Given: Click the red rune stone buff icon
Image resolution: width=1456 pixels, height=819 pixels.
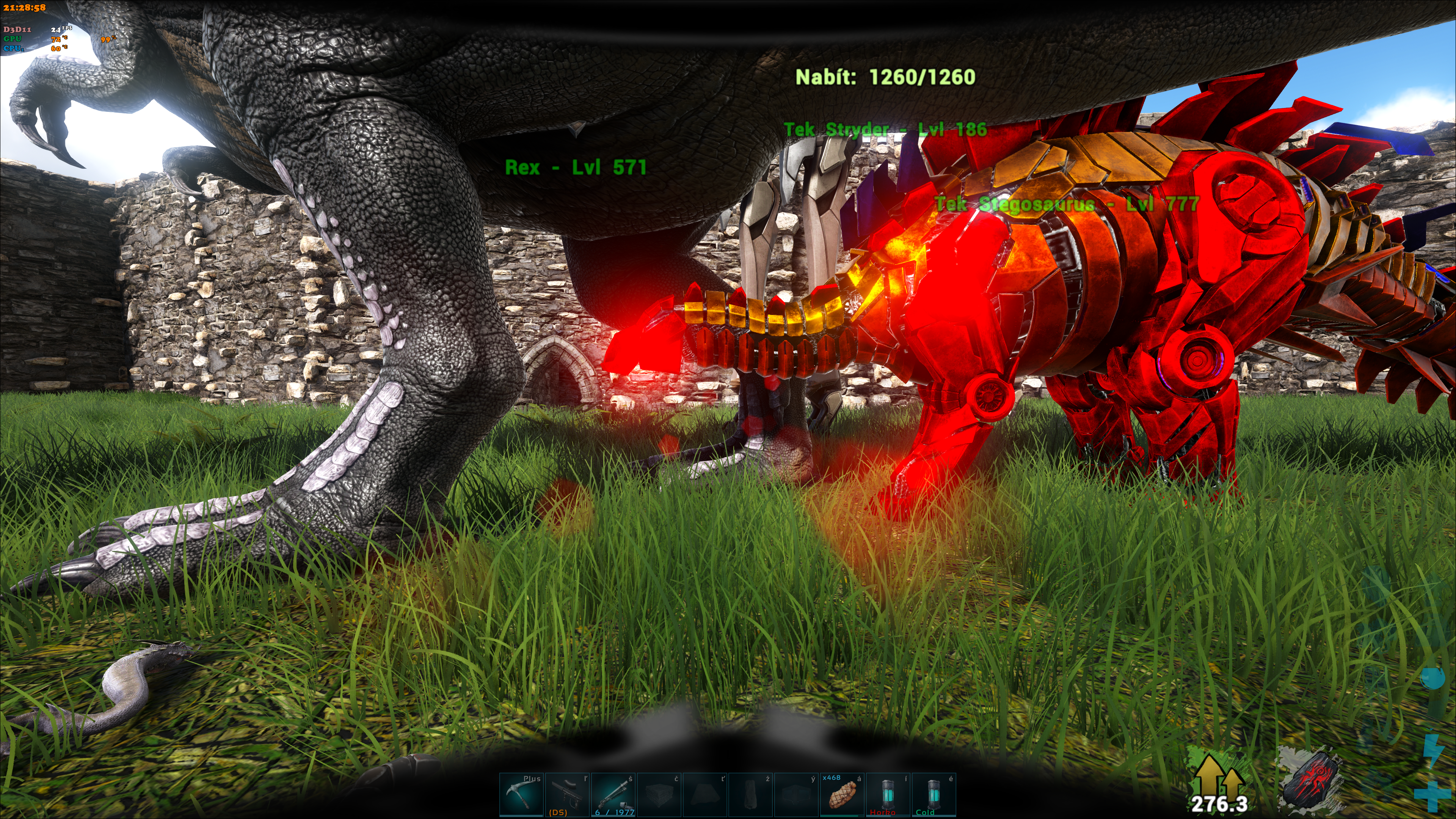Looking at the screenshot, I should coord(1311,783).
